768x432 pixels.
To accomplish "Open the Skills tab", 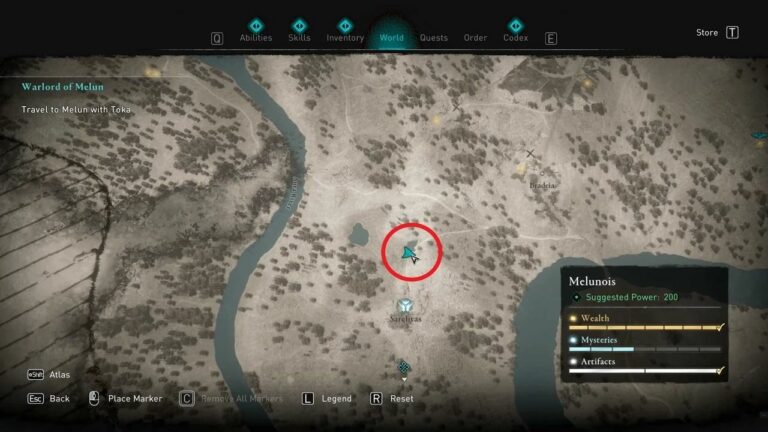I will point(299,37).
